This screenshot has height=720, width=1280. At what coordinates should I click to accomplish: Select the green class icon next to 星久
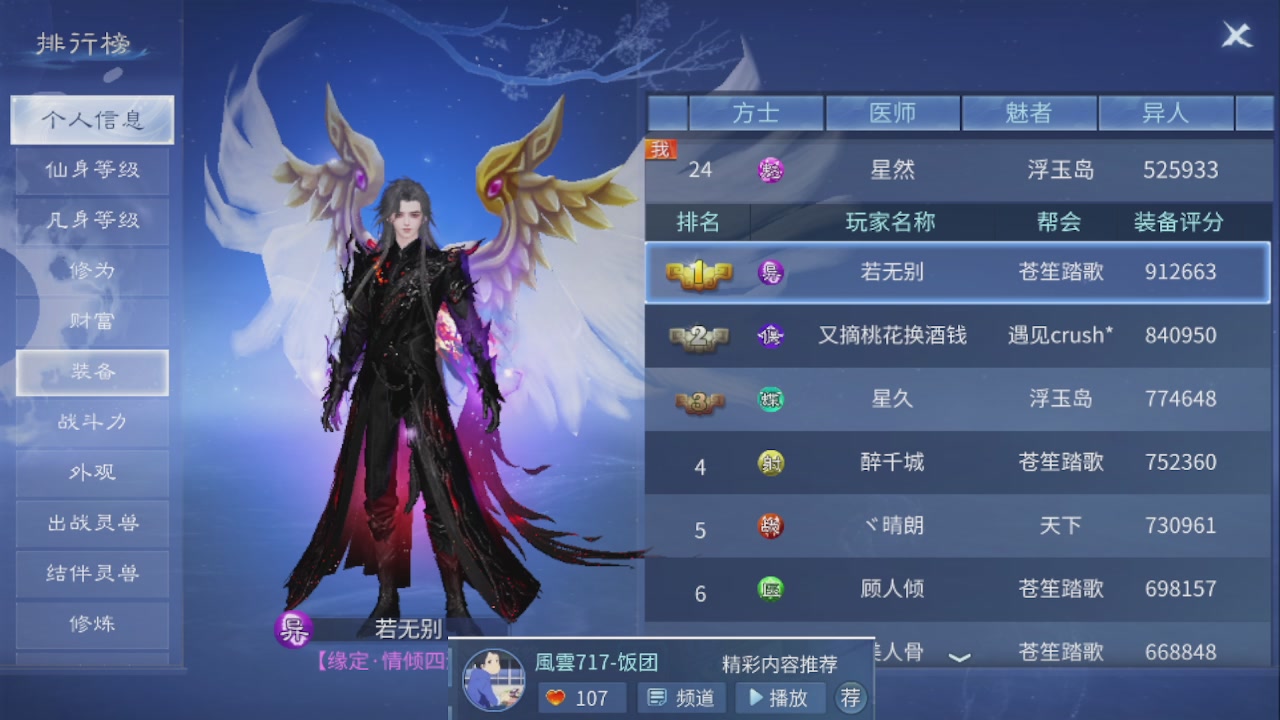[x=770, y=399]
